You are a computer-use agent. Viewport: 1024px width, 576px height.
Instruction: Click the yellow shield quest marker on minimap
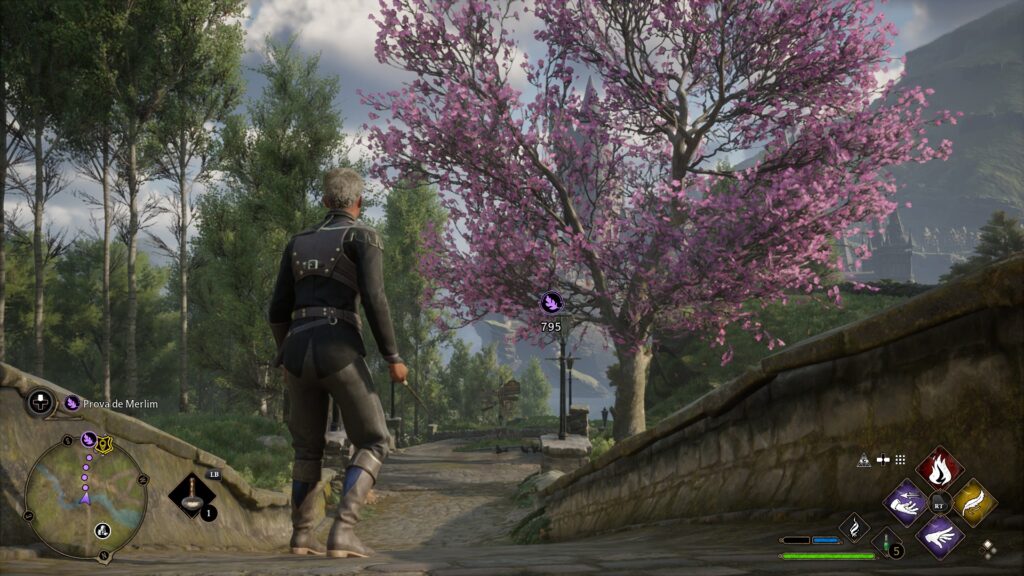click(x=104, y=446)
